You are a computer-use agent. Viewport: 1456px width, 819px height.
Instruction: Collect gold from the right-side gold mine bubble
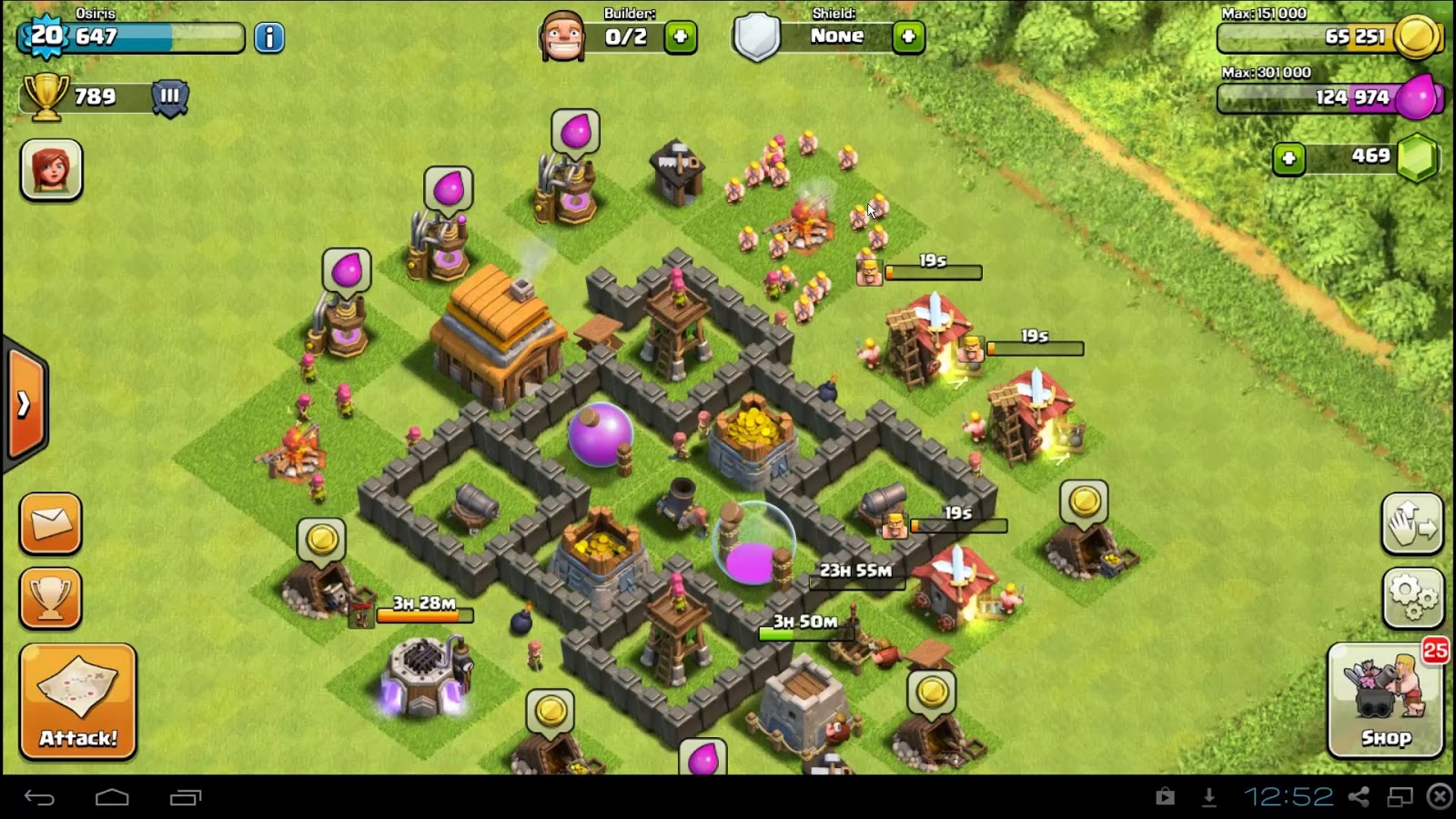[x=1083, y=502]
